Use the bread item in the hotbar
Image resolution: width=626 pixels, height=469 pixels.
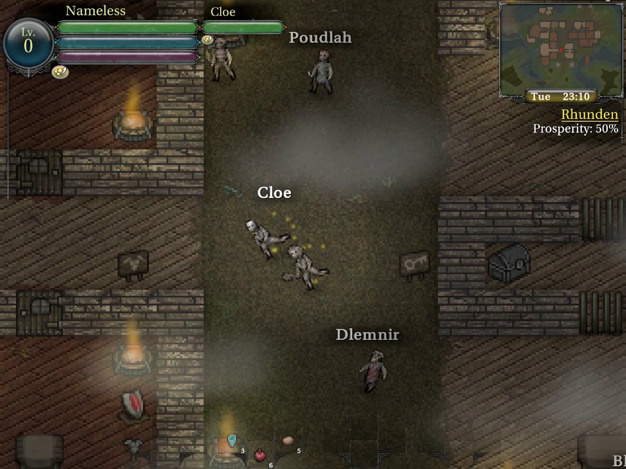coord(288,440)
